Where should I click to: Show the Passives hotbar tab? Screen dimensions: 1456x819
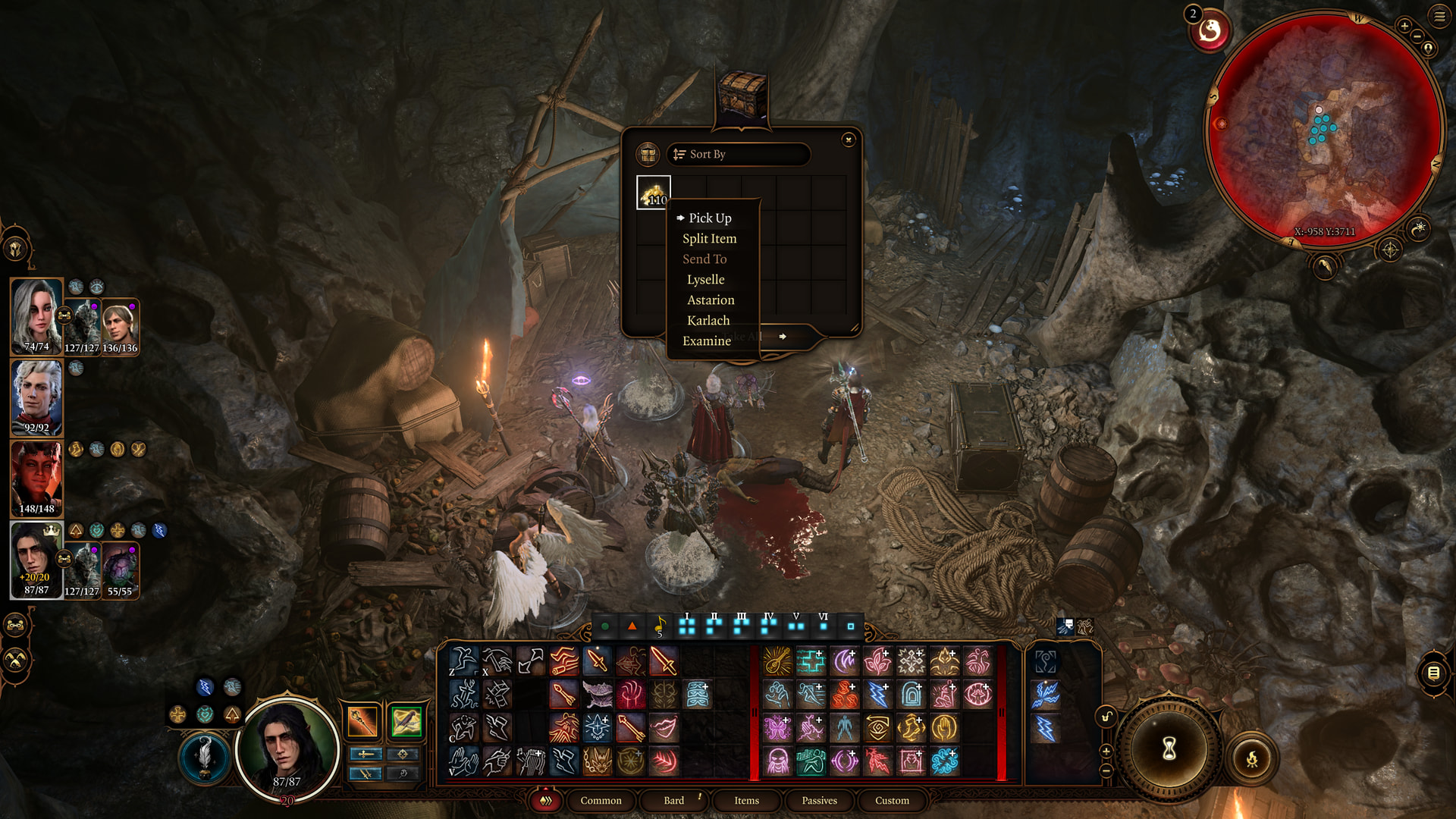click(x=819, y=801)
